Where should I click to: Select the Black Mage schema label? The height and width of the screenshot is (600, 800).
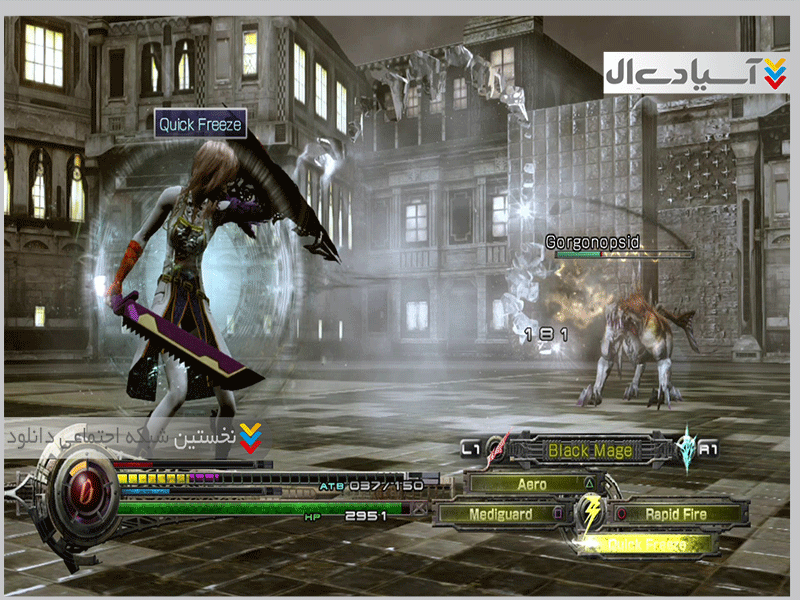590,451
